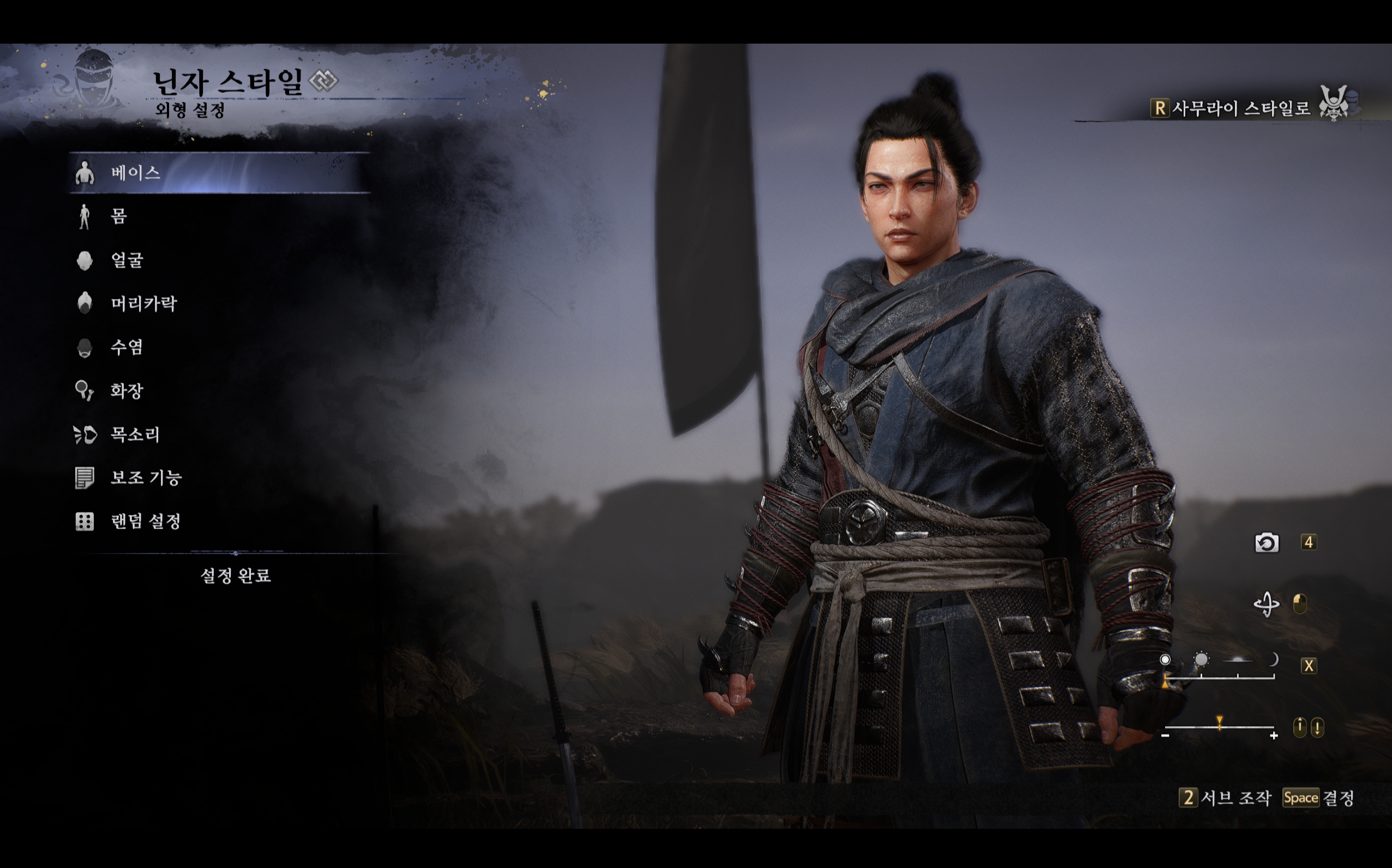Open the 얼굴 face settings
This screenshot has width=1392, height=868.
pyautogui.click(x=127, y=260)
